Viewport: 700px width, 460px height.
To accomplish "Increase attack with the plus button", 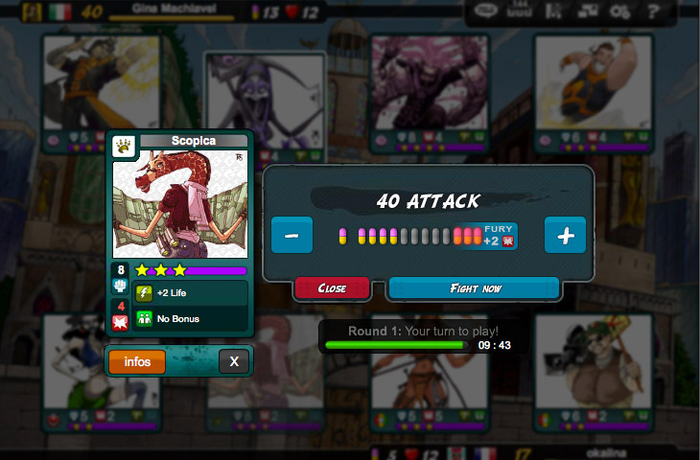I will [x=565, y=235].
